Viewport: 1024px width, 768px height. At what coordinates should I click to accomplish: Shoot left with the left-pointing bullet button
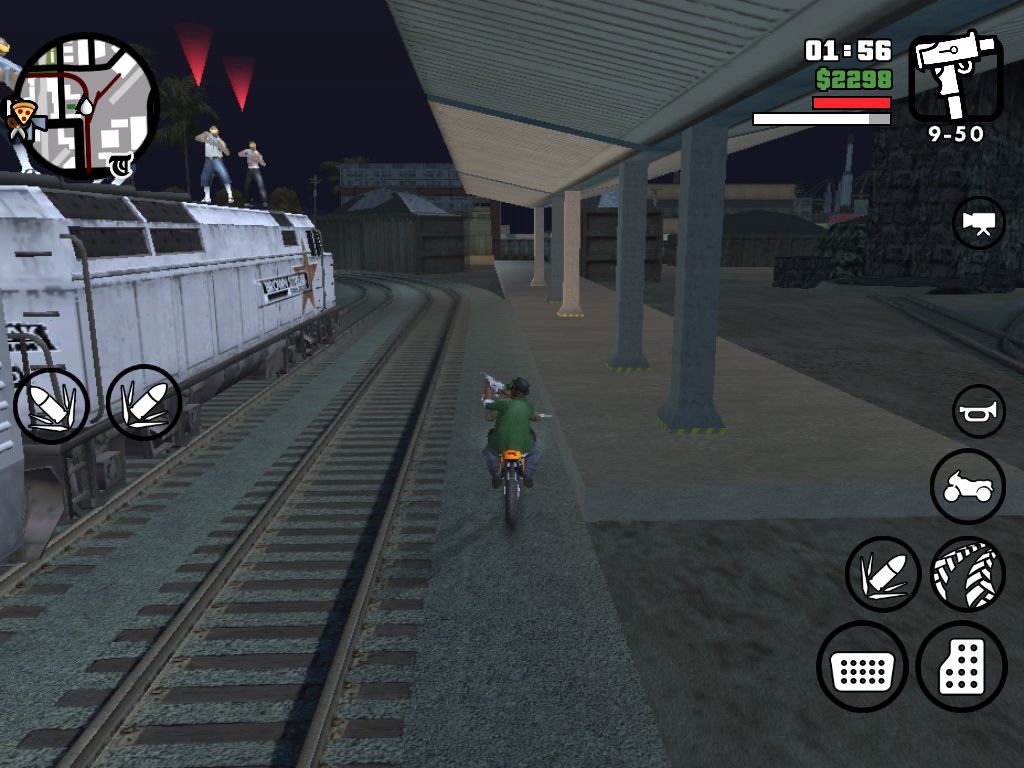point(51,406)
